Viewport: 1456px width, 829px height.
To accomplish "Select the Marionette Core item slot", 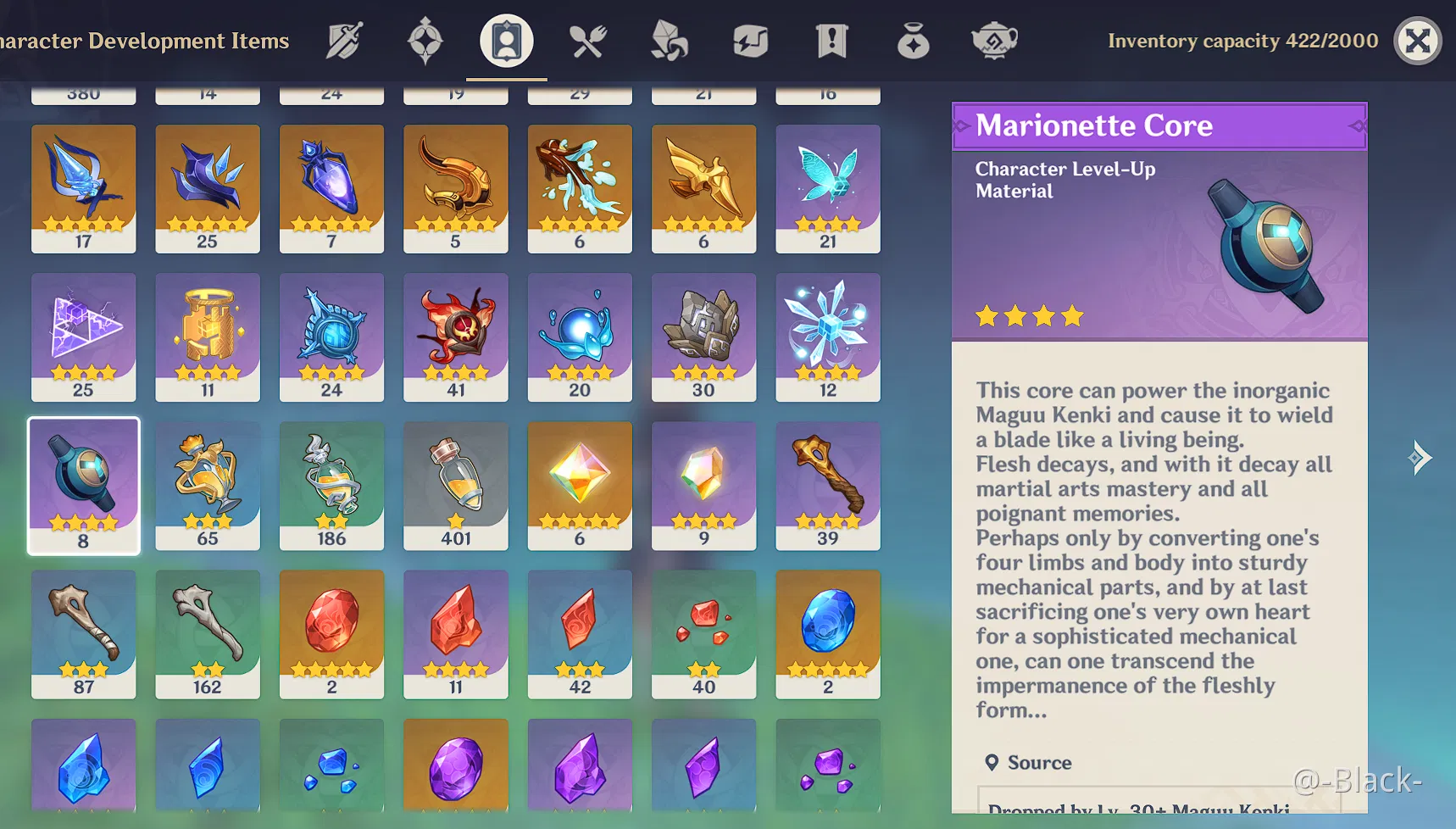I will (83, 485).
